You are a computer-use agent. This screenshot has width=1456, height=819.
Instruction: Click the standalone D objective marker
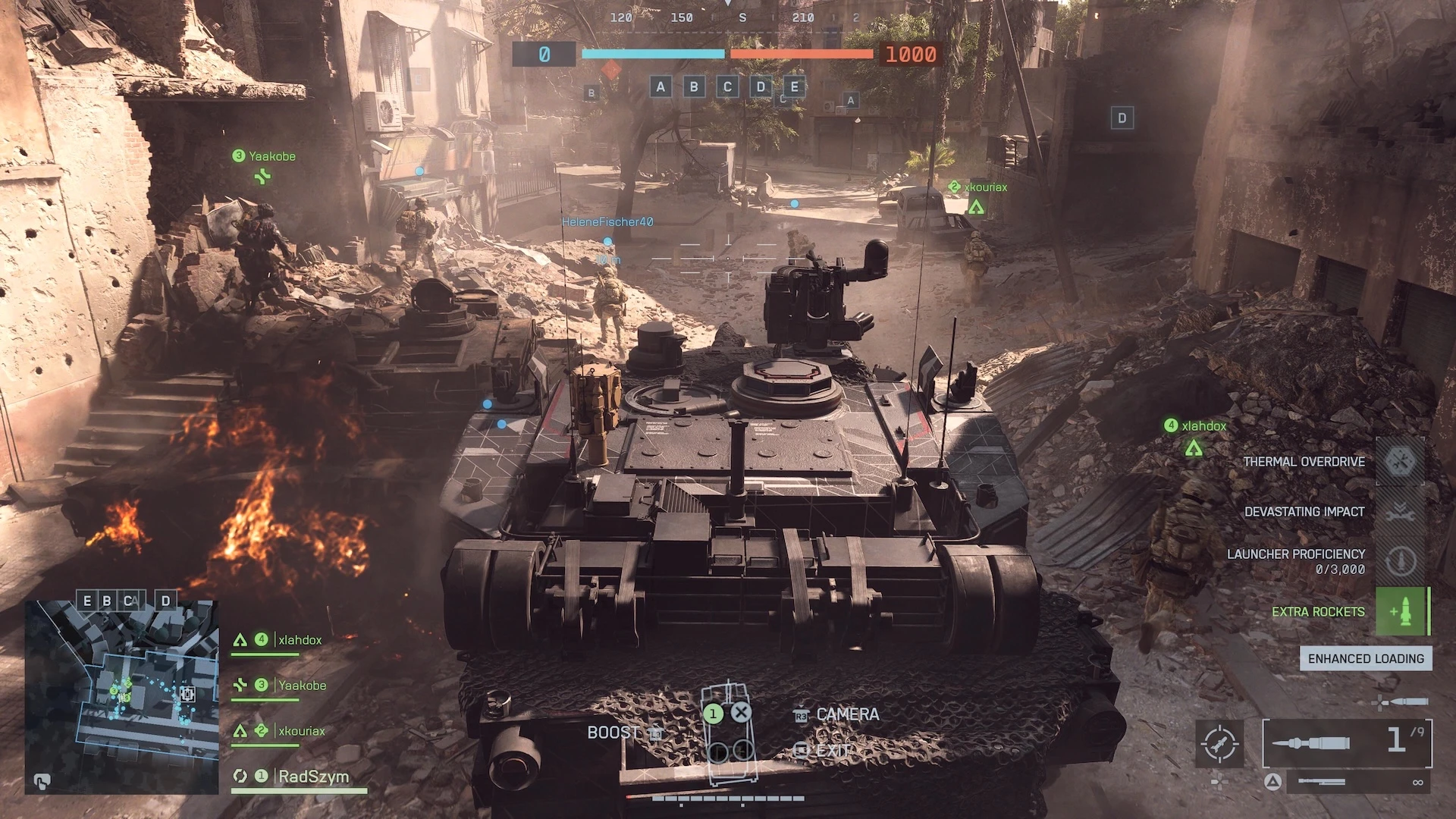tap(1122, 118)
